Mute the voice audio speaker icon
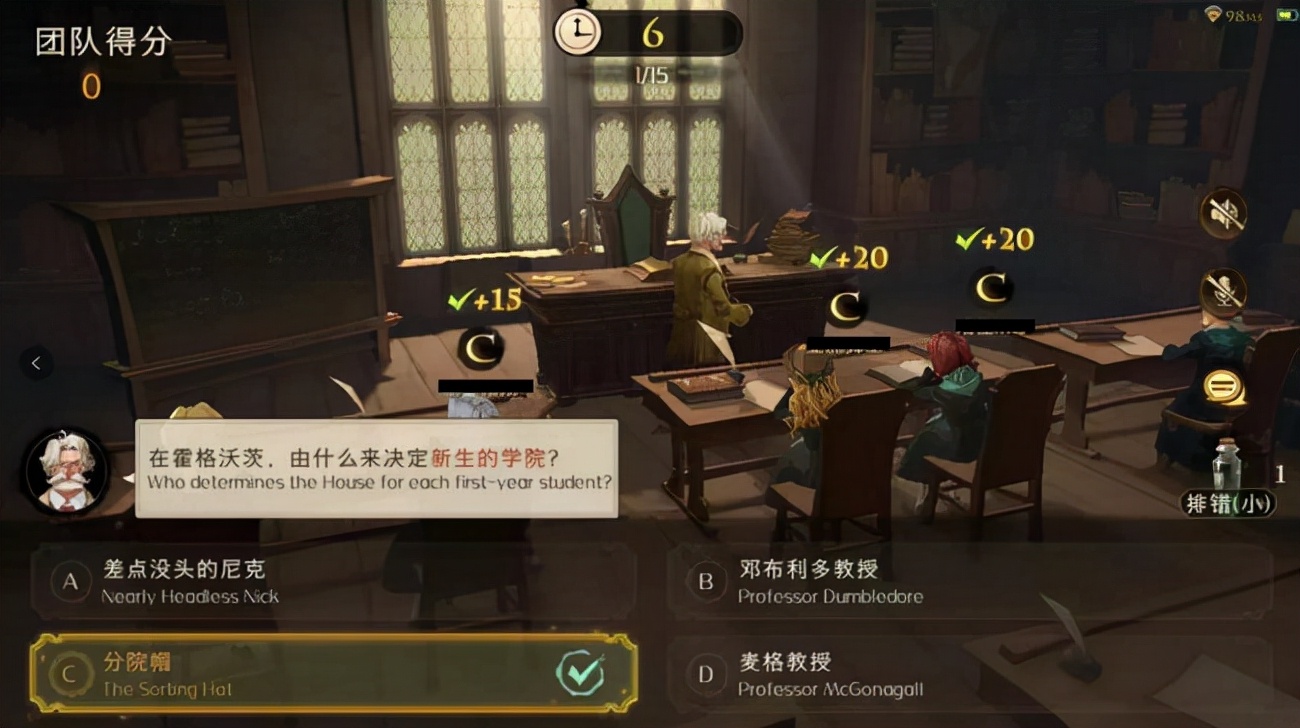The width and height of the screenshot is (1300, 728). (1222, 213)
